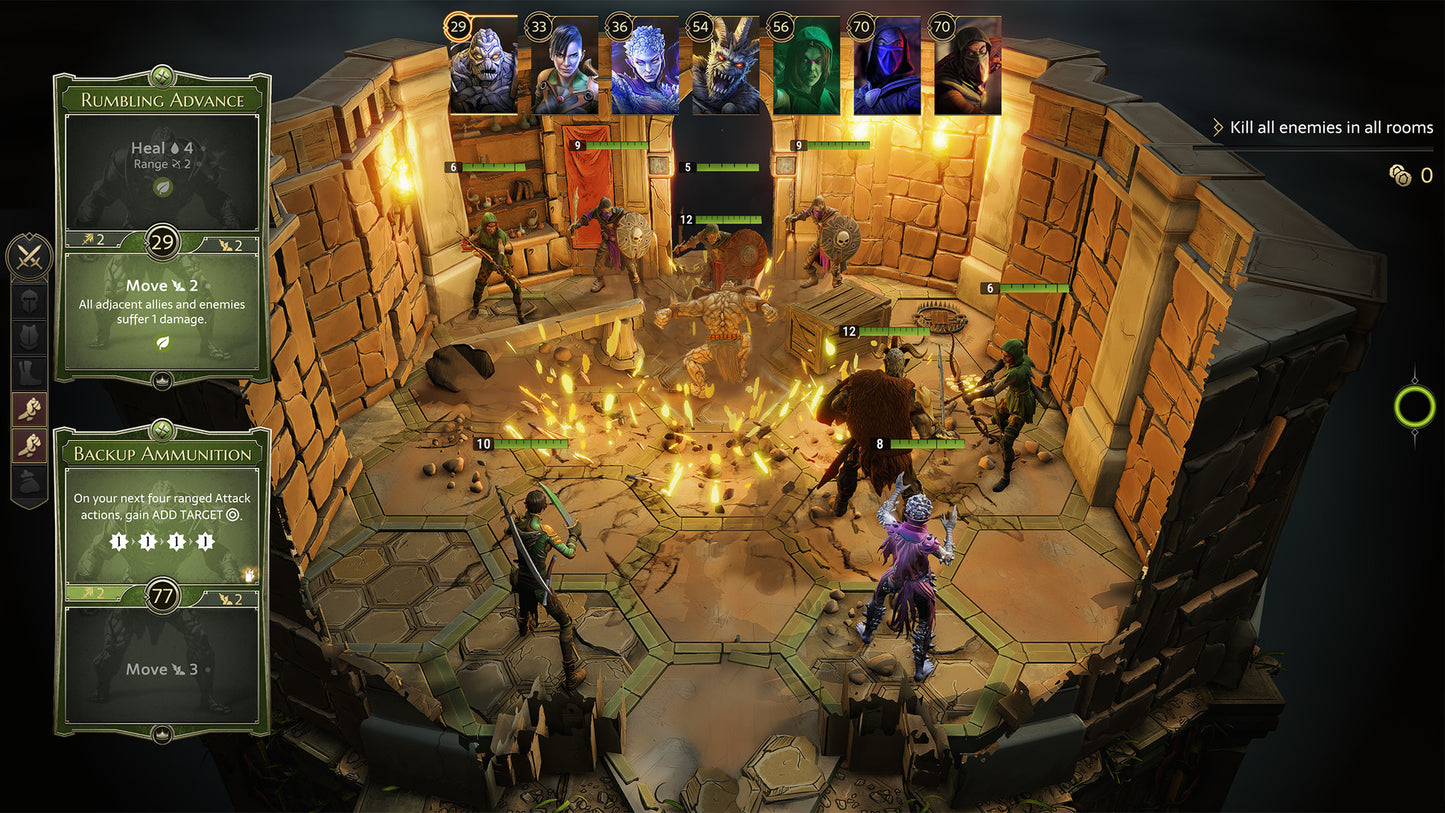Toggle the Backup Ammunition ranged attack action
Screen dimensions: 1445x813
162,520
